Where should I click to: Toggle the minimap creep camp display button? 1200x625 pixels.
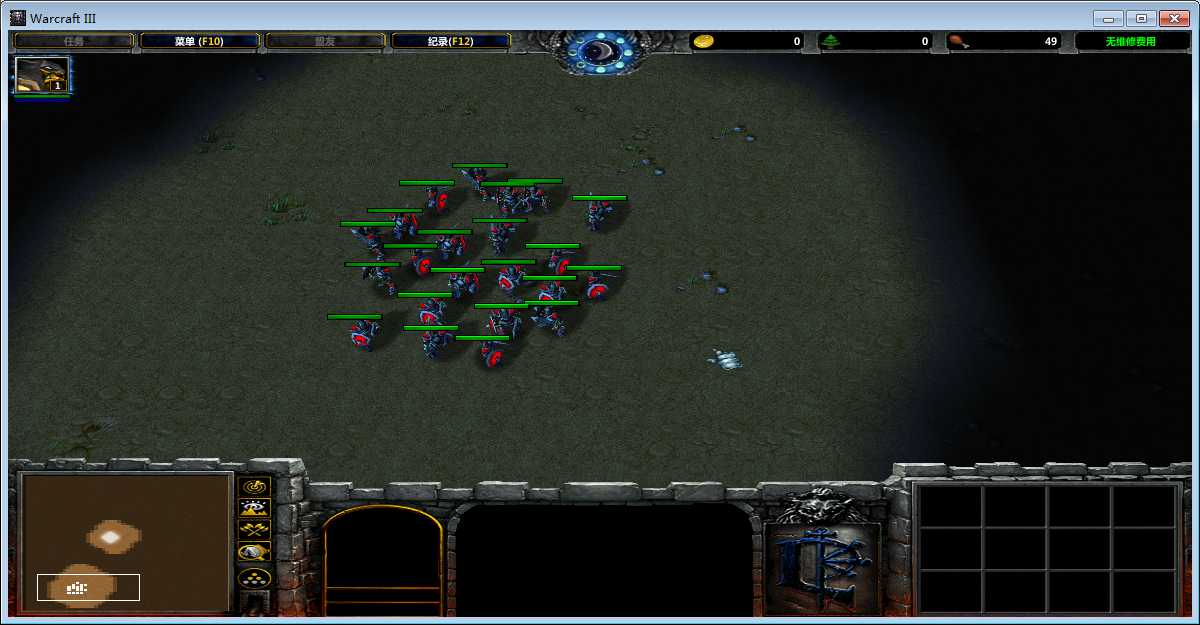254,552
